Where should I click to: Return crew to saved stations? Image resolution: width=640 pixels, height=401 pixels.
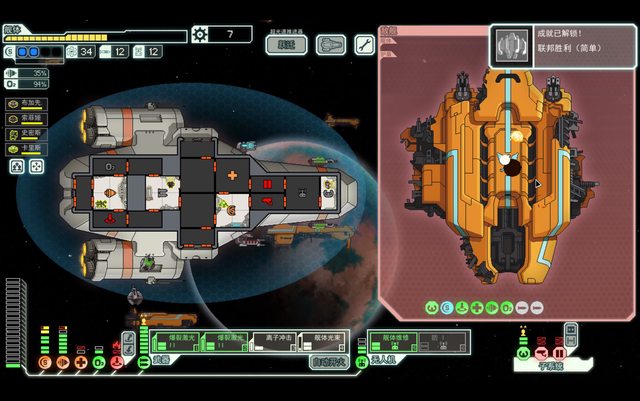pyautogui.click(x=36, y=167)
